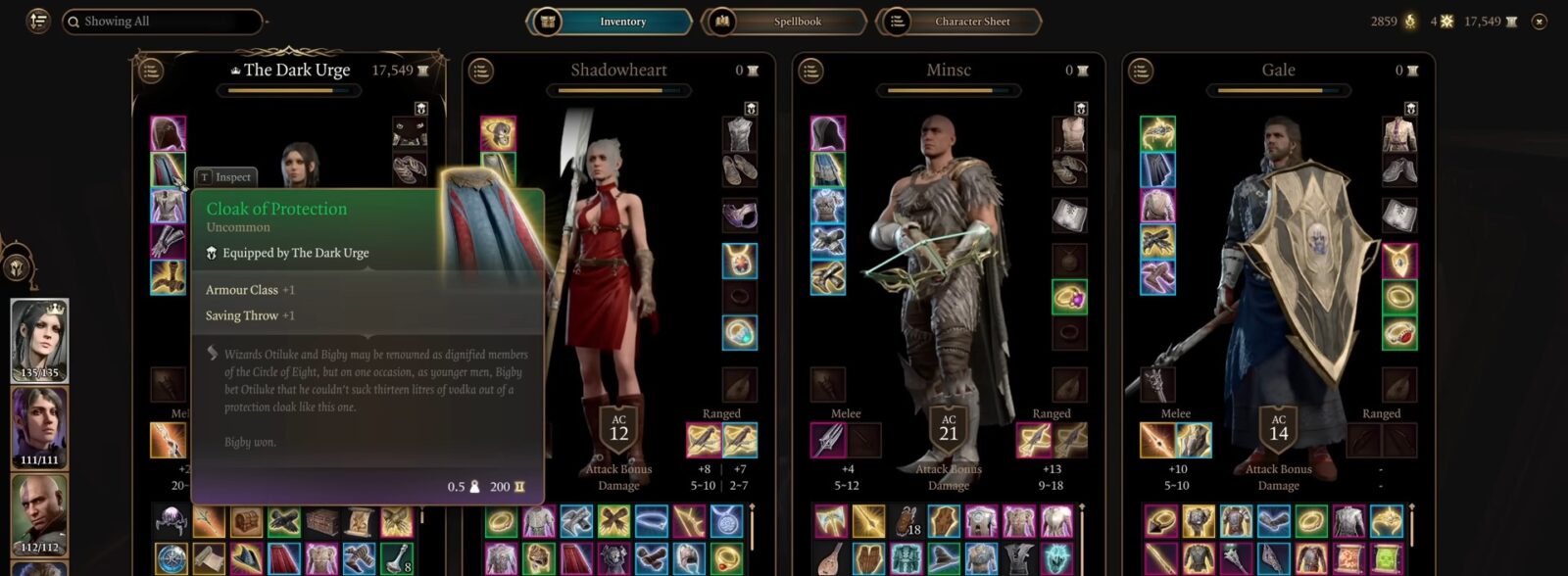This screenshot has height=576, width=1568.
Task: Open The Dark Urge's inventory options menu
Action: point(150,71)
